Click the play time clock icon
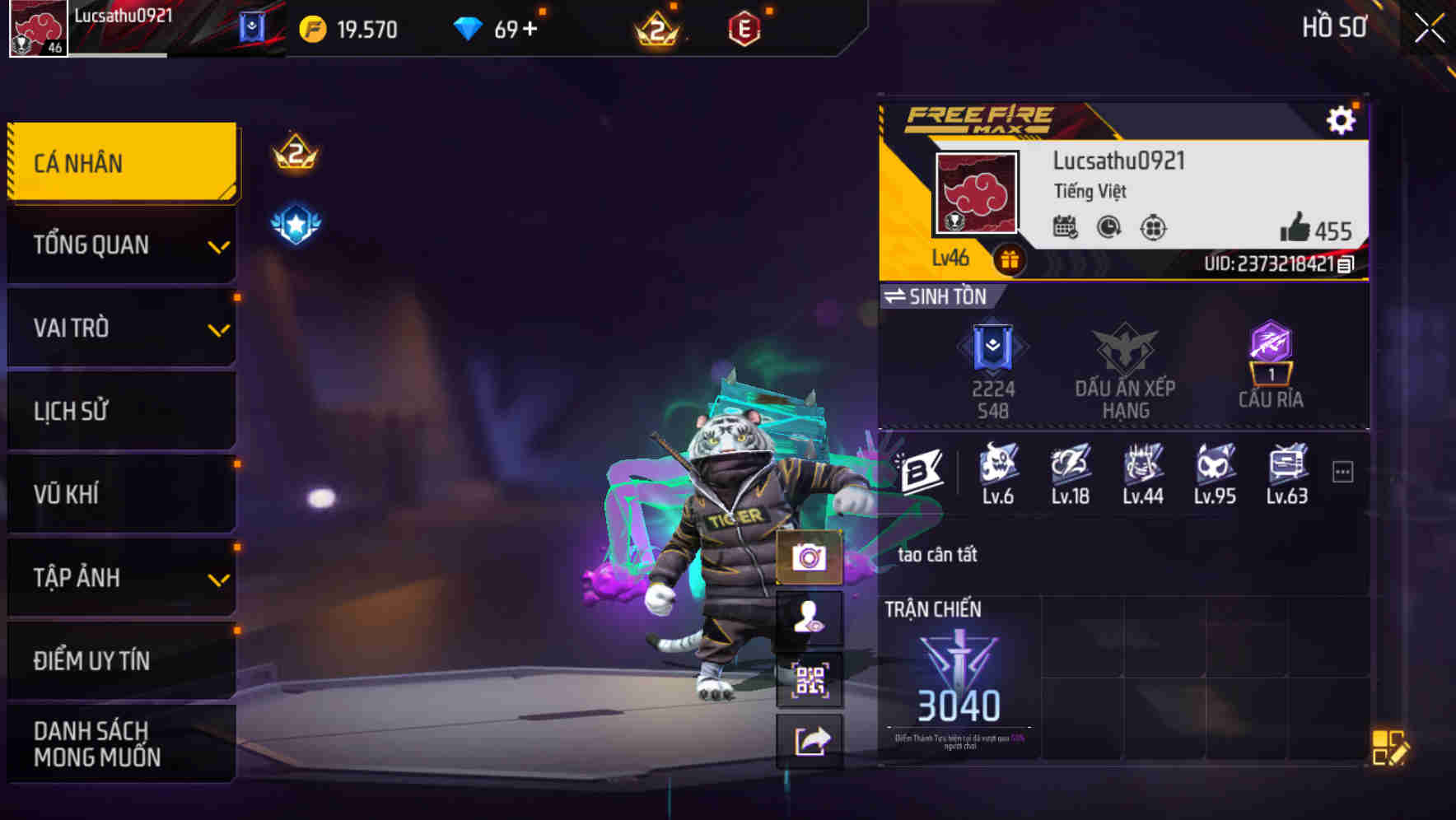The width and height of the screenshot is (1456, 820). coord(1108,229)
